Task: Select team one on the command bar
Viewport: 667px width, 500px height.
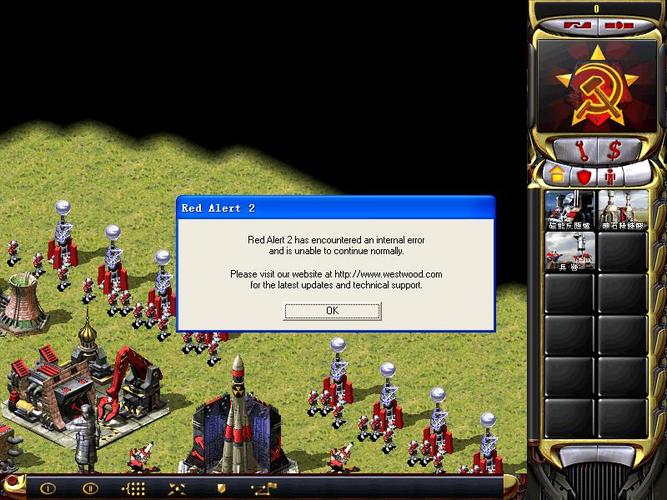Action: pos(46,489)
